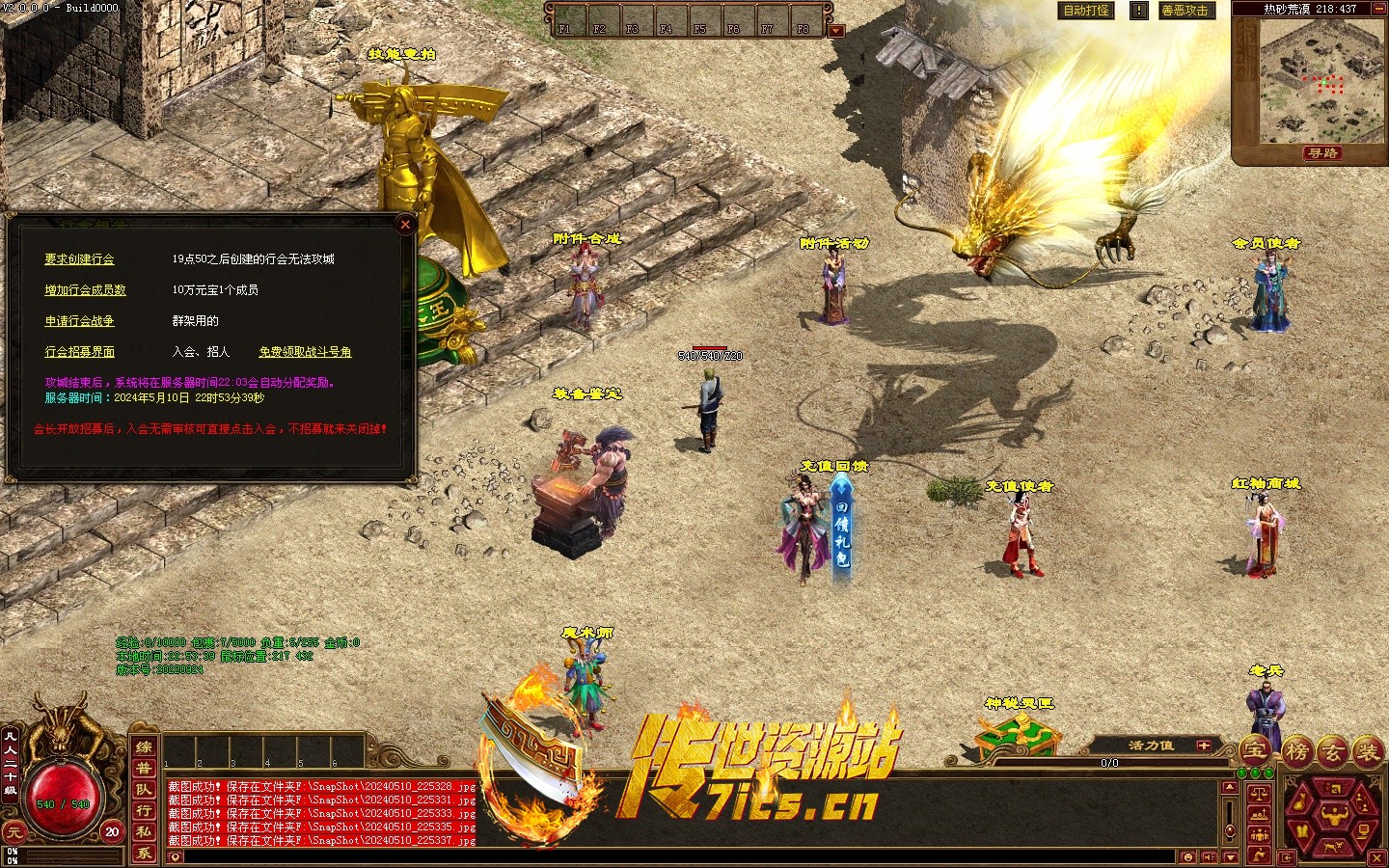Image resolution: width=1389 pixels, height=868 pixels.
Task: Open the 行会招募界面 link
Action: (79, 352)
